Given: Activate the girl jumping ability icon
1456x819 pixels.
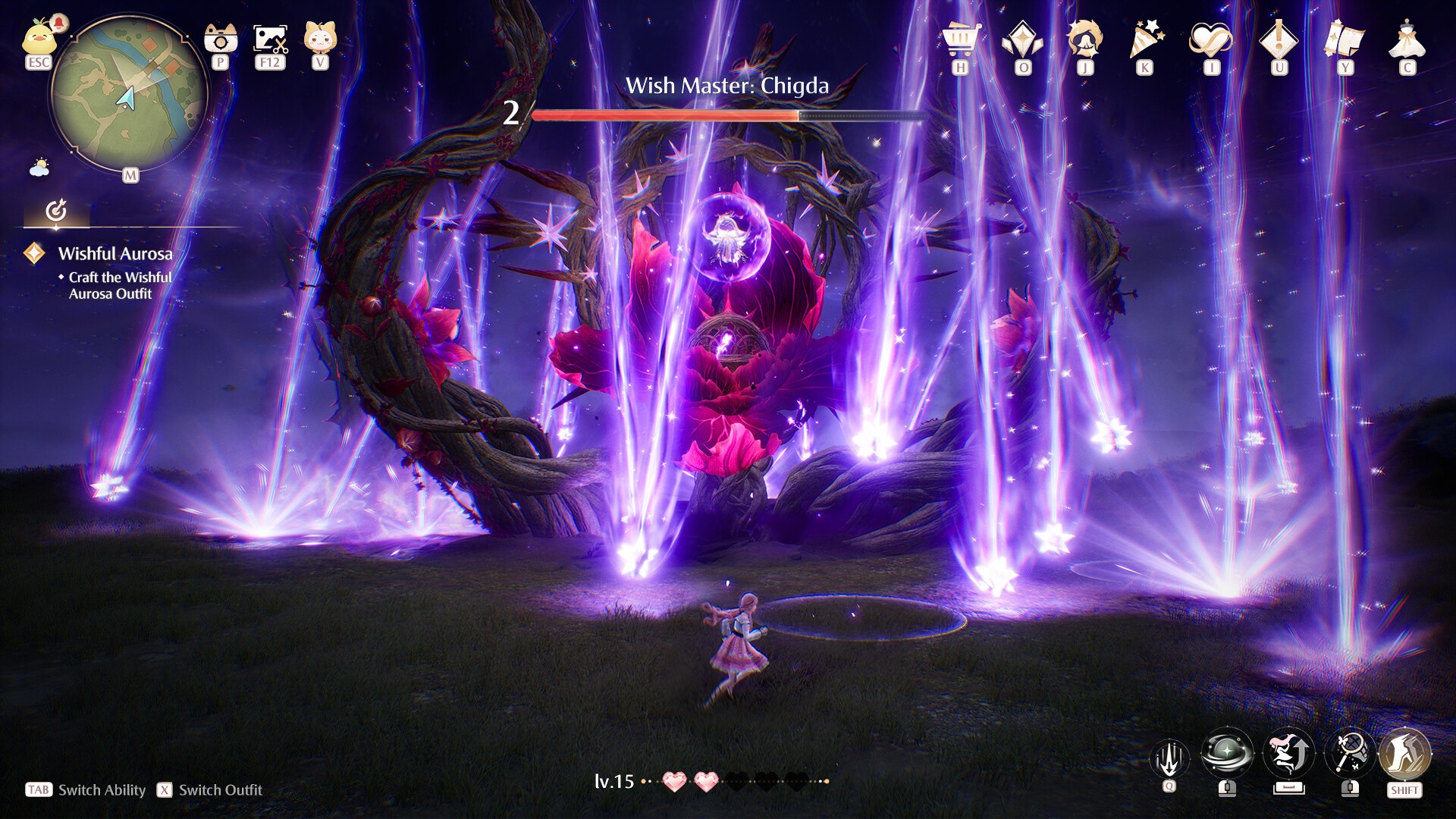Looking at the screenshot, I should (1289, 754).
